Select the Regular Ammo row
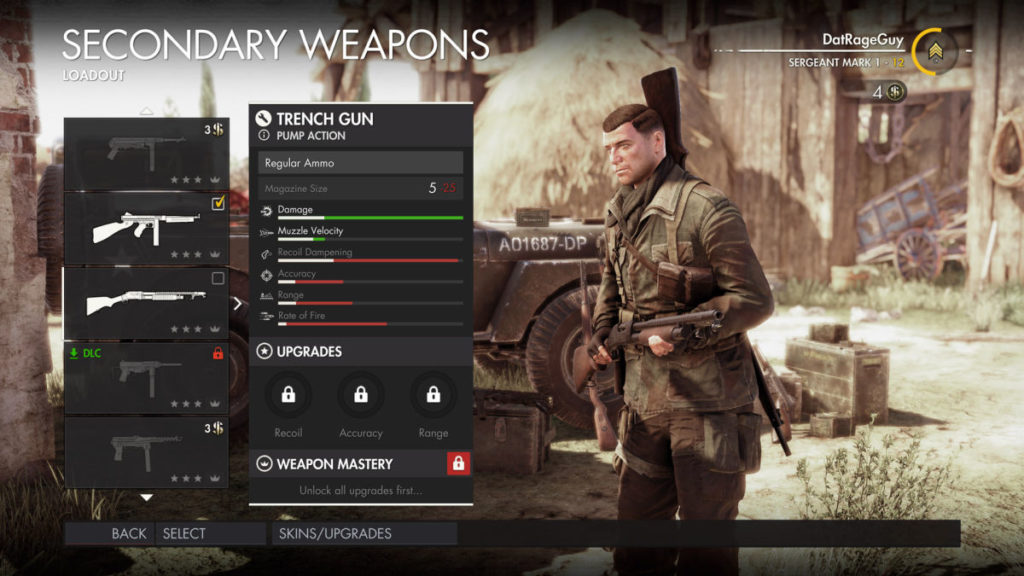Viewport: 1024px width, 576px height. pos(360,162)
